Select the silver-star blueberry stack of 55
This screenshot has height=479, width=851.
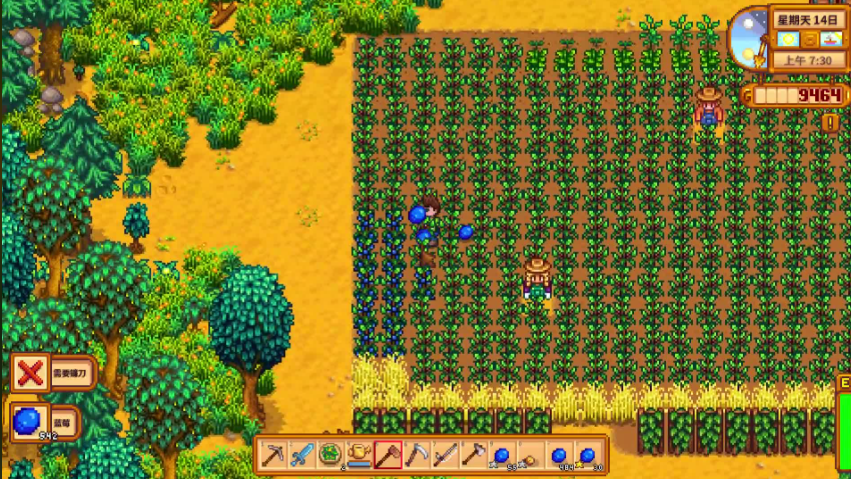pos(502,455)
